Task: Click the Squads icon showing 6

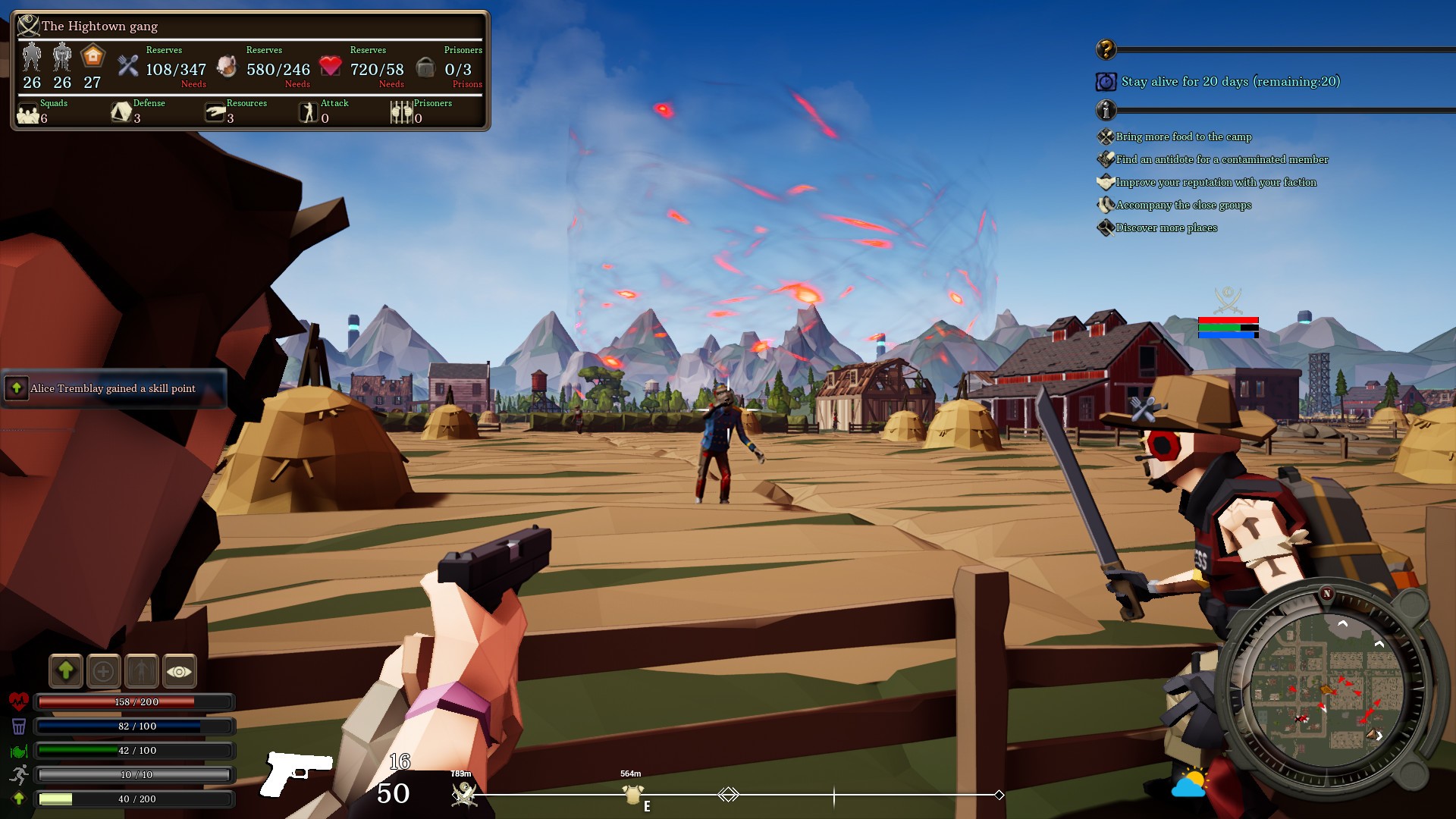Action: [28, 114]
